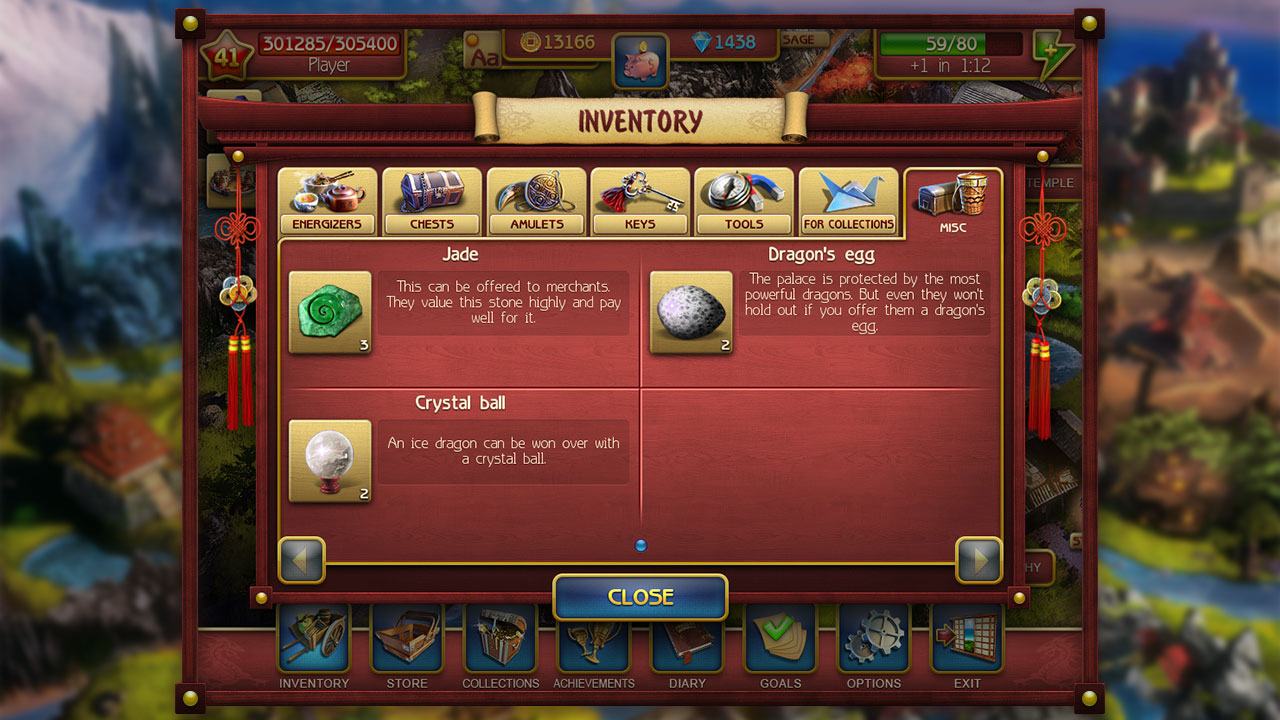This screenshot has width=1280, height=720.
Task: Go to the previous inventory page
Action: point(302,560)
